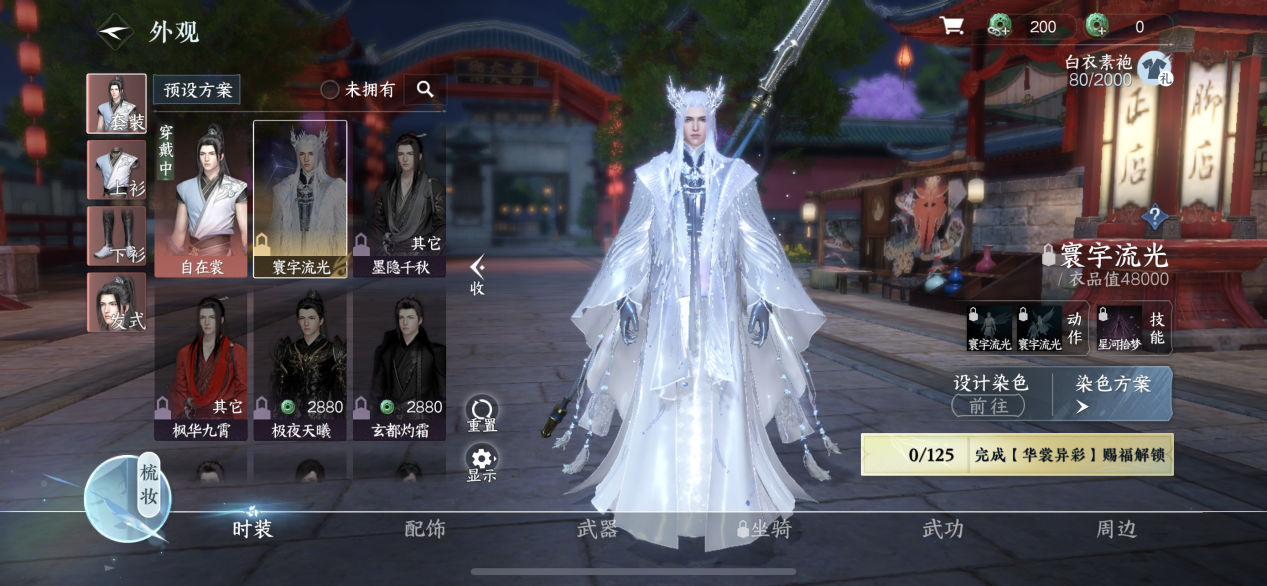Switch to the 配饰 accessories tab

425,529
